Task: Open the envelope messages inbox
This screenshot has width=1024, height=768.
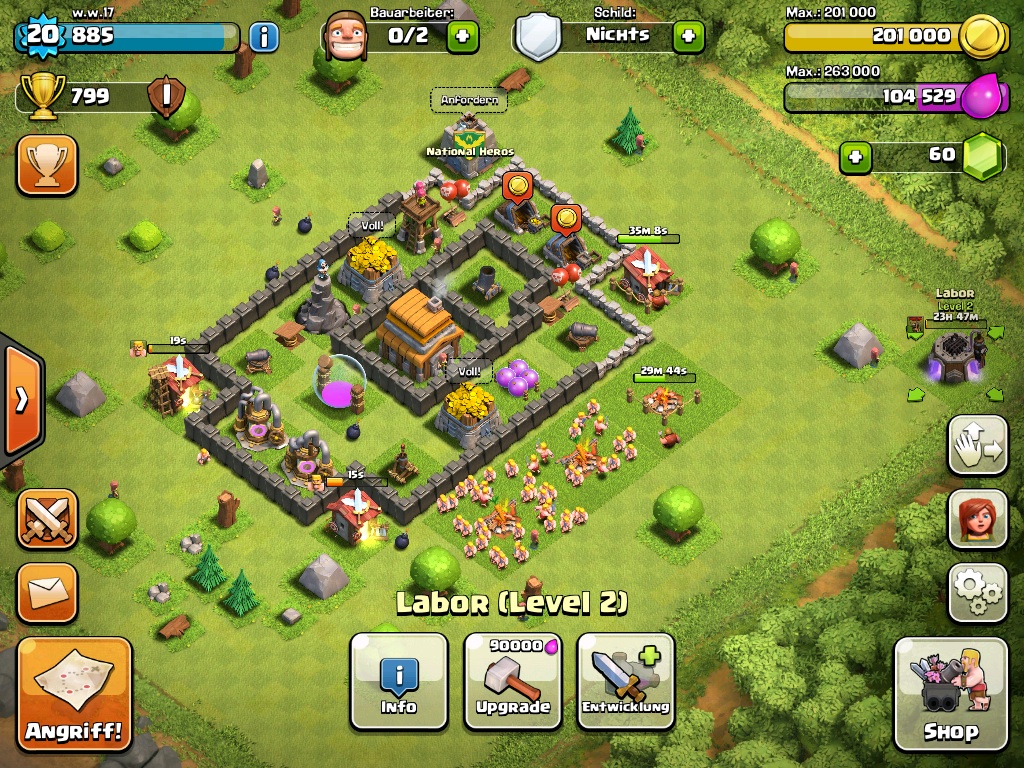Action: point(47,593)
